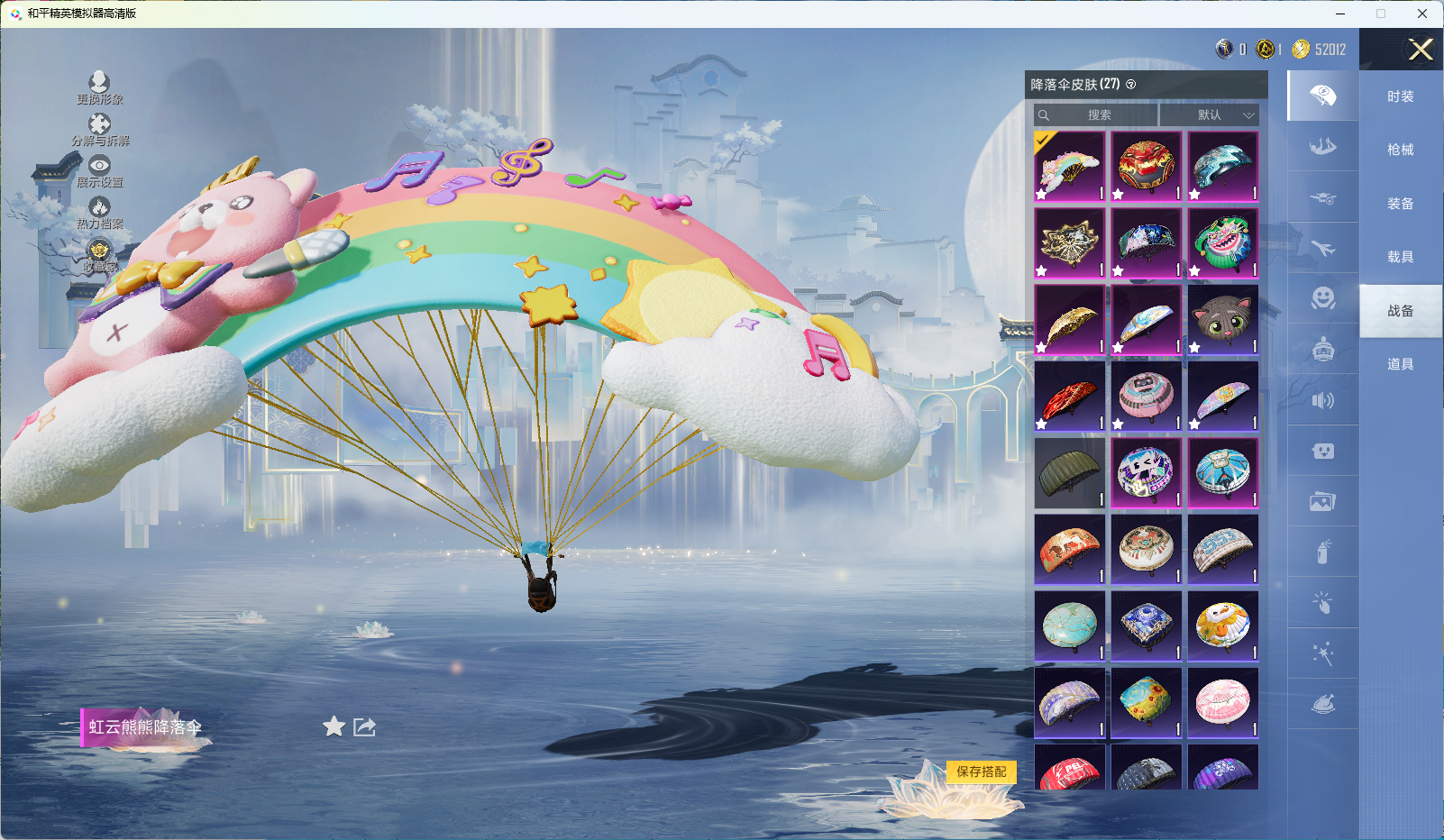Open the emote smiley face subcategory
The height and width of the screenshot is (840, 1444).
[x=1322, y=298]
